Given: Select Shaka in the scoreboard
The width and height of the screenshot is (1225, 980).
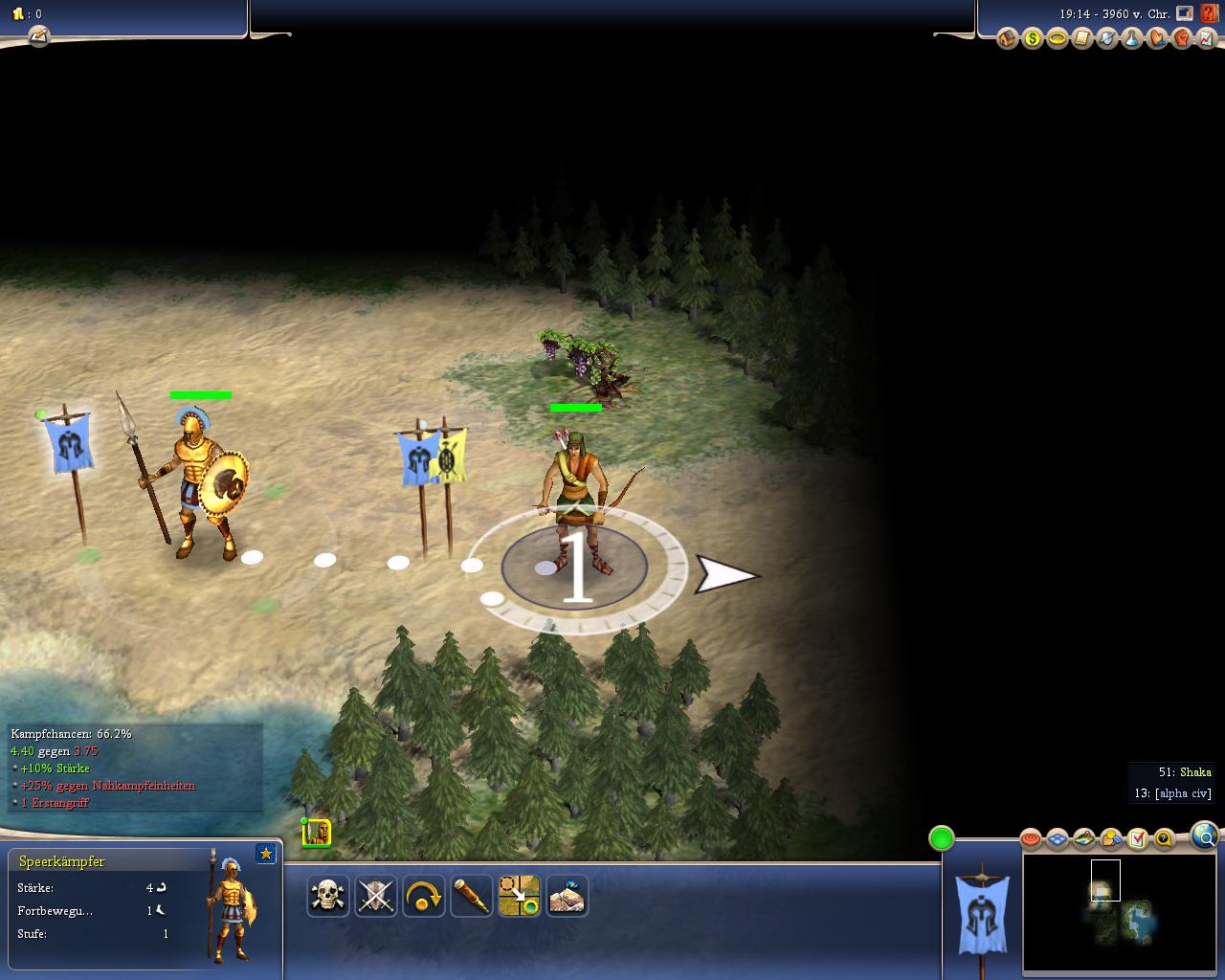Looking at the screenshot, I should pos(1195,772).
